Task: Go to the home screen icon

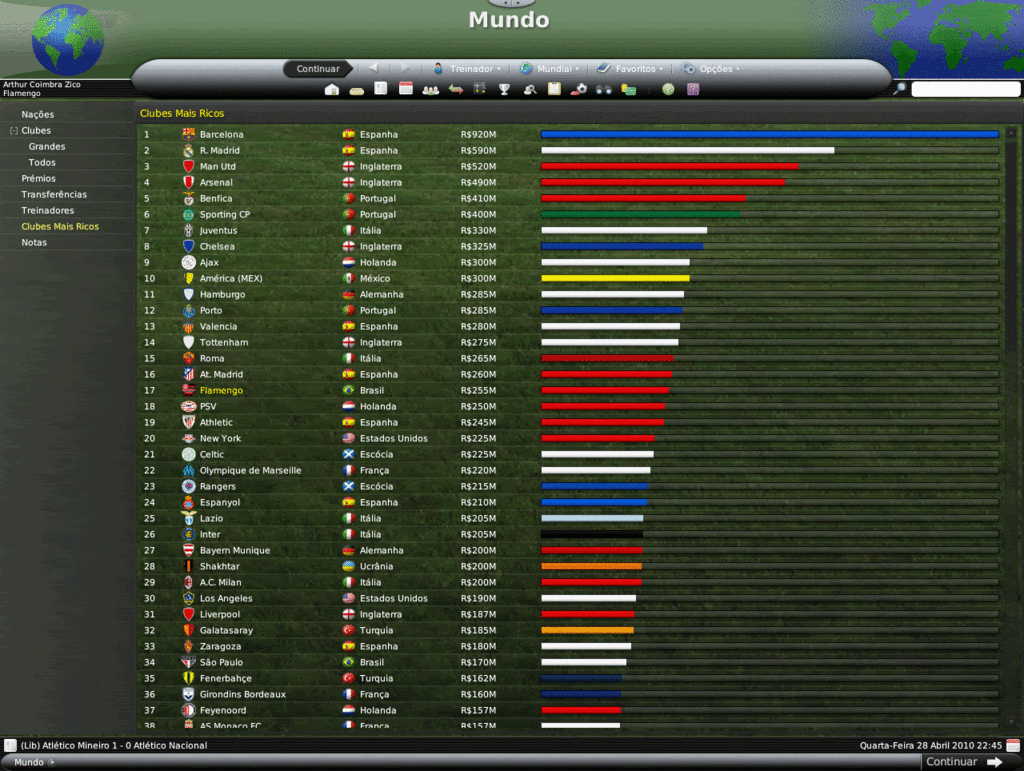Action: 332,89
